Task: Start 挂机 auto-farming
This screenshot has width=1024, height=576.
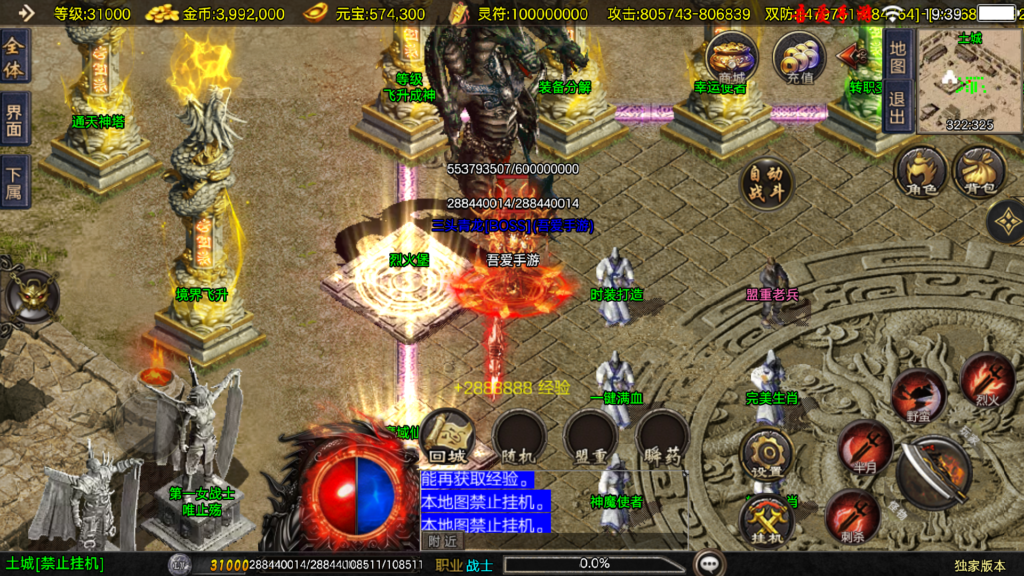Action: [x=767, y=521]
